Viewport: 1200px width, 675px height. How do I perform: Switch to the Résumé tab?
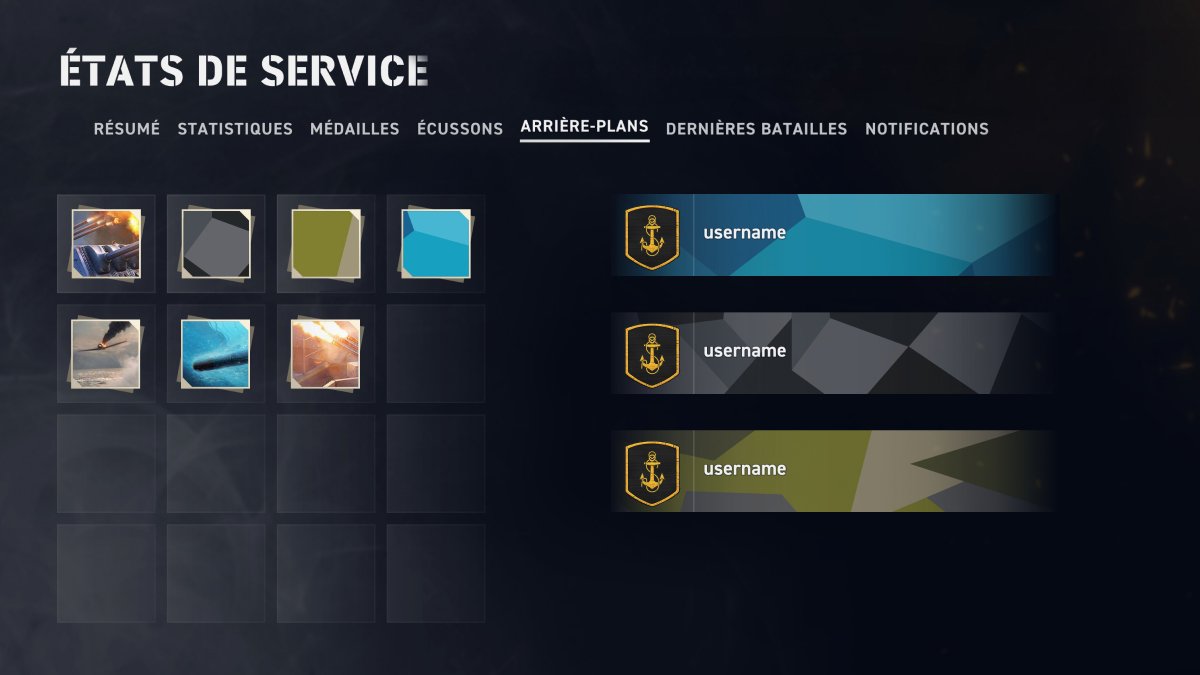(126, 129)
